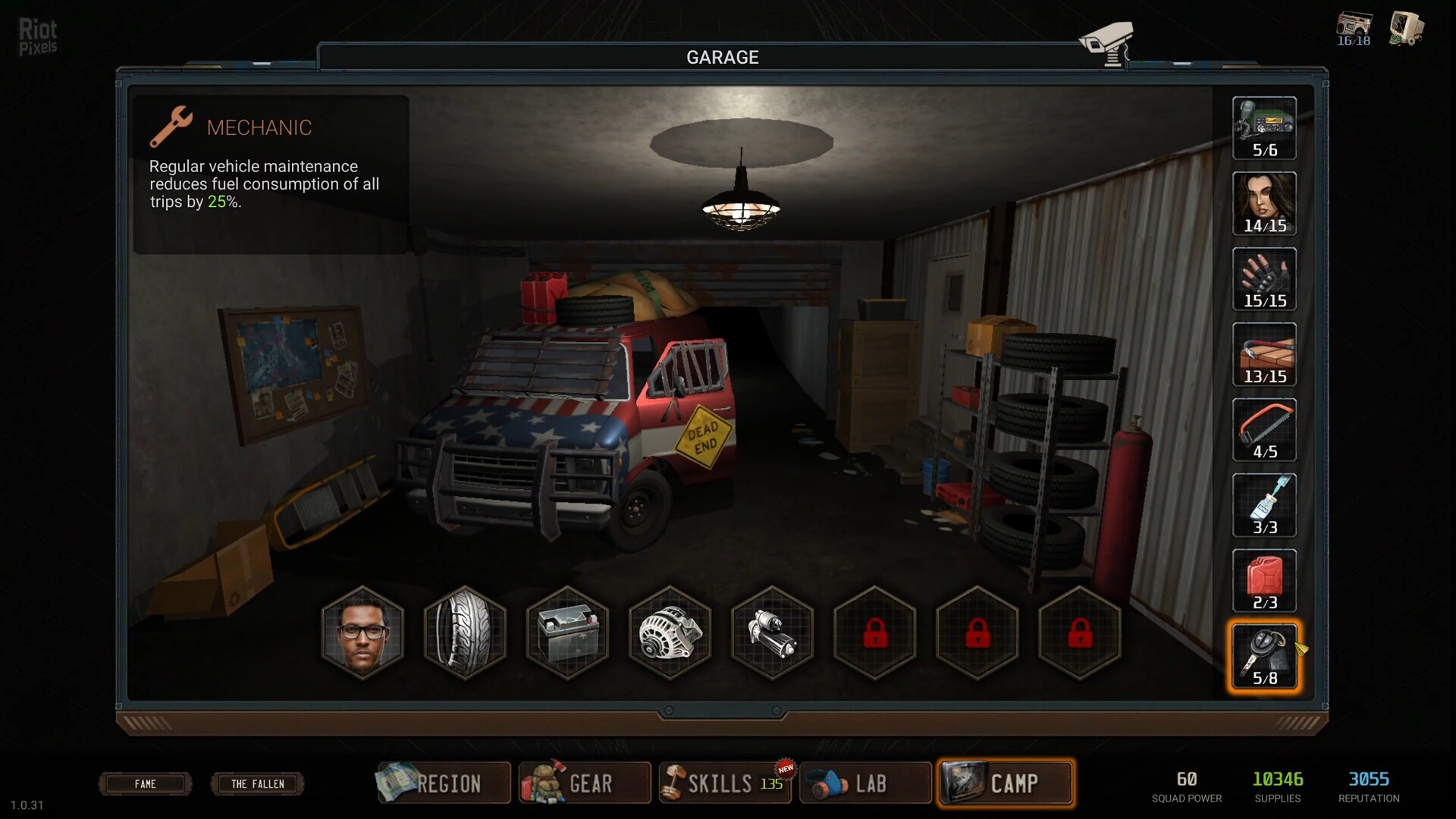Choose the tire upgrade slot
Image resolution: width=1456 pixels, height=819 pixels.
pyautogui.click(x=465, y=632)
